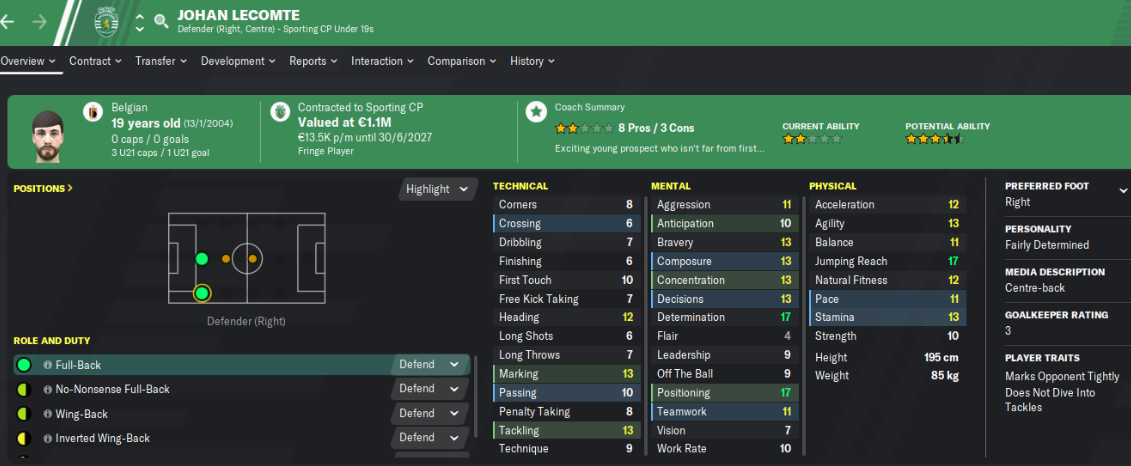Open the Overview tab menu
The image size is (1131, 466).
tap(28, 61)
